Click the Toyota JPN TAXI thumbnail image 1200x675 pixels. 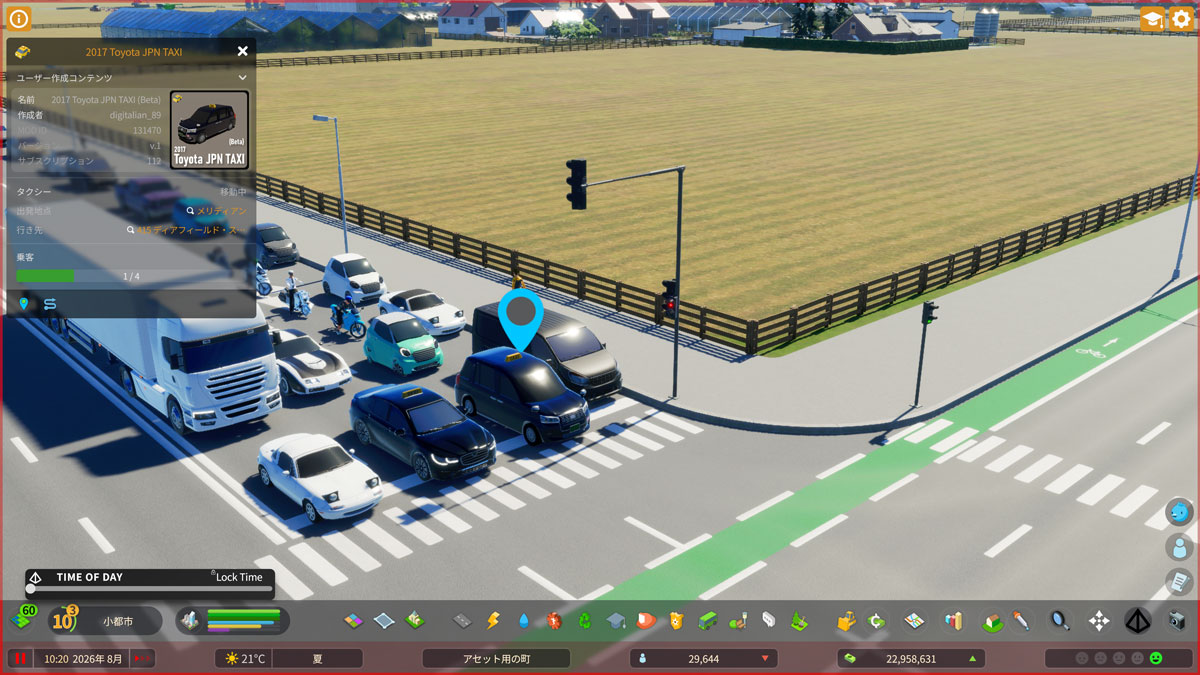pos(209,130)
